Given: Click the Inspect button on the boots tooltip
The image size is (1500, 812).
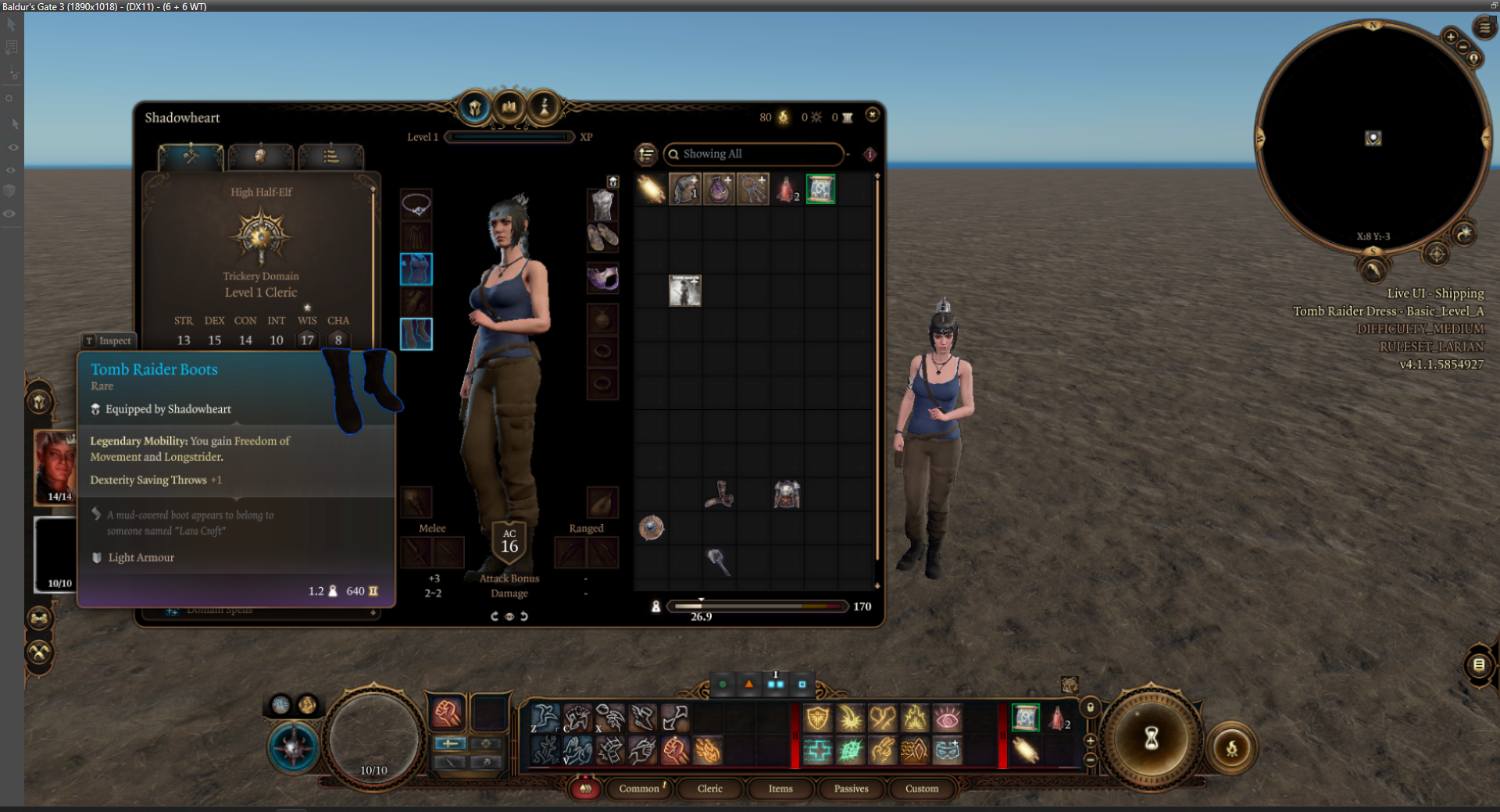Looking at the screenshot, I should tap(109, 341).
